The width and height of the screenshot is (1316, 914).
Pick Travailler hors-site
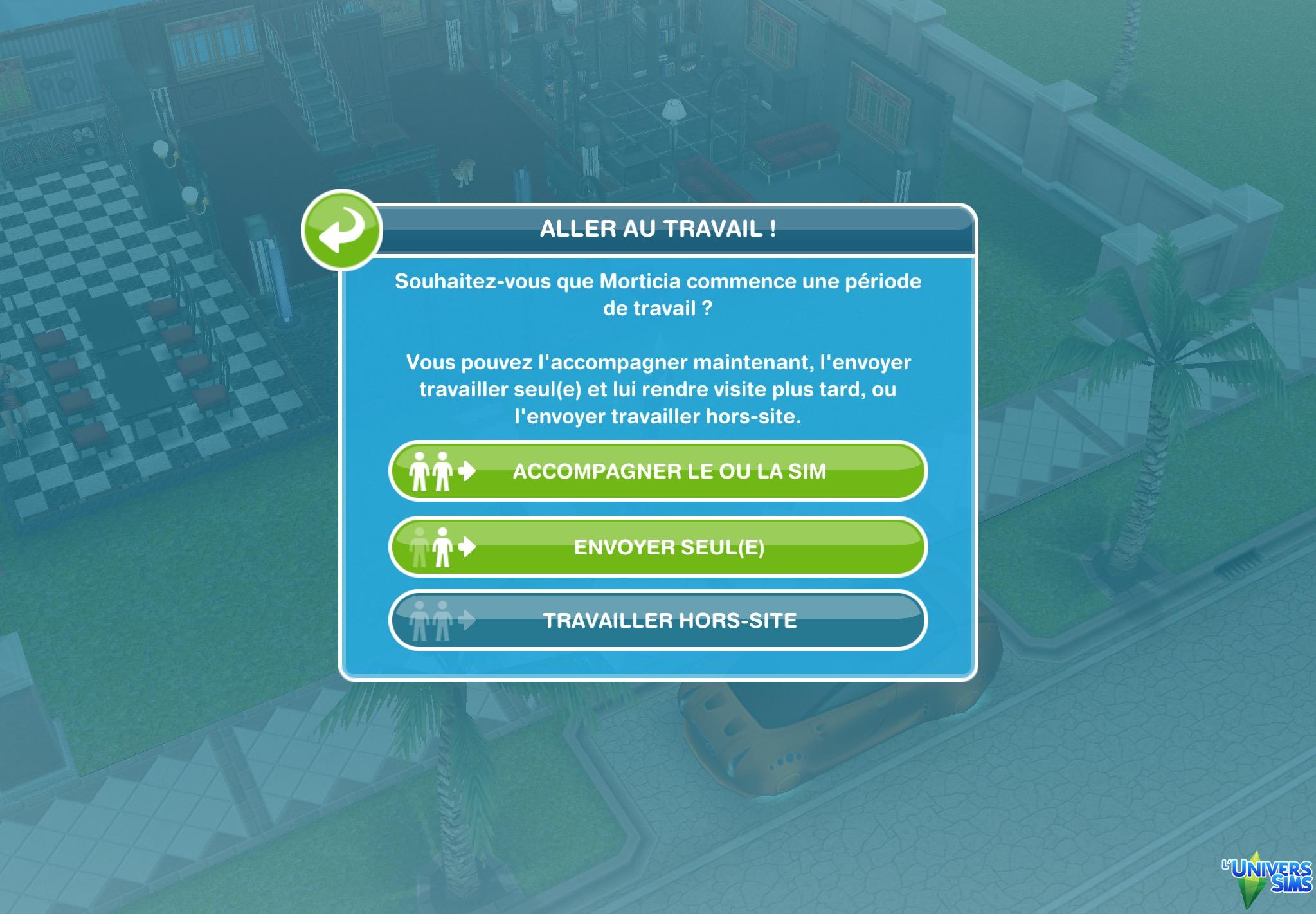click(658, 620)
